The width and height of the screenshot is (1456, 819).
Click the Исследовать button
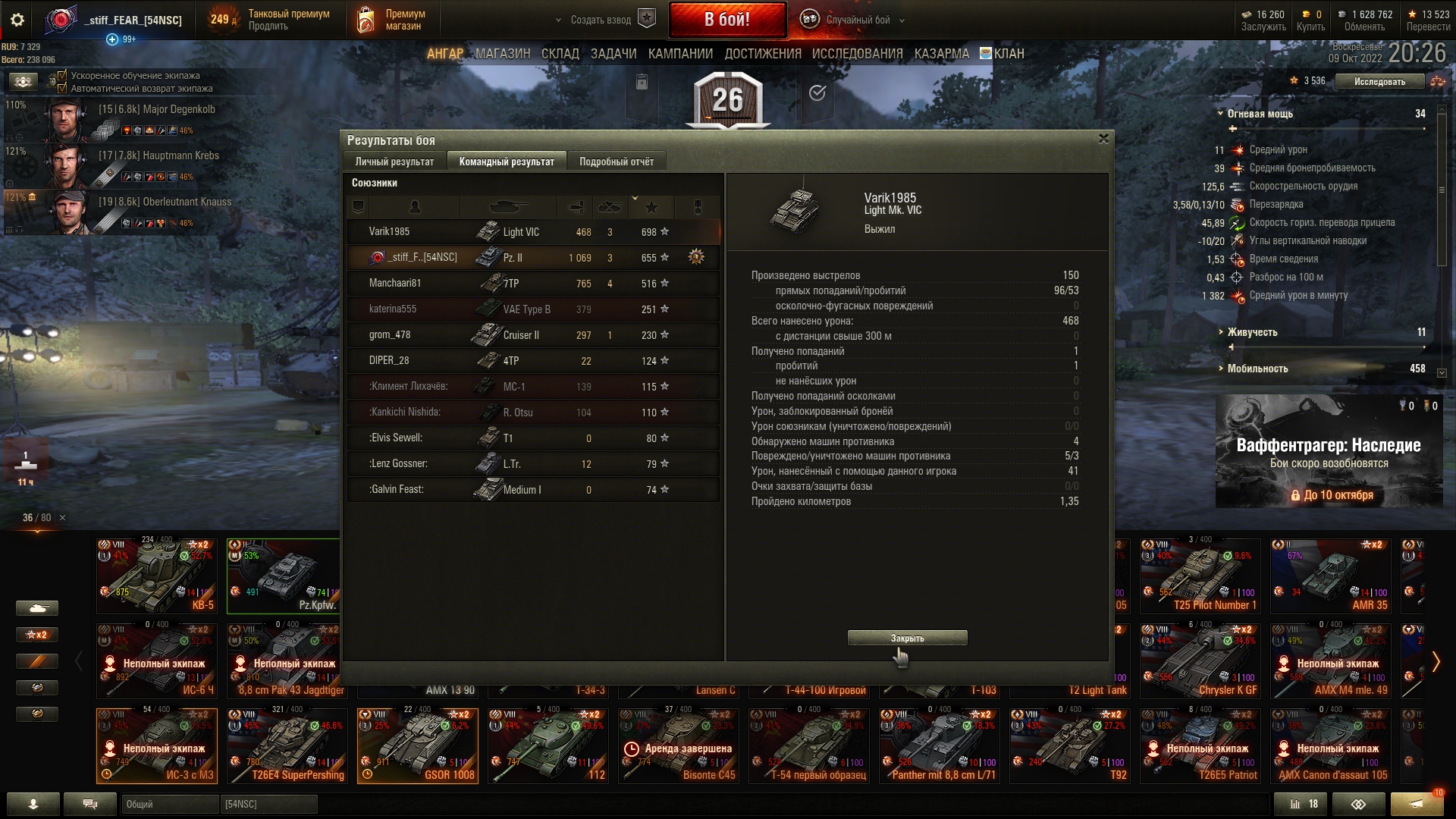[x=1379, y=82]
